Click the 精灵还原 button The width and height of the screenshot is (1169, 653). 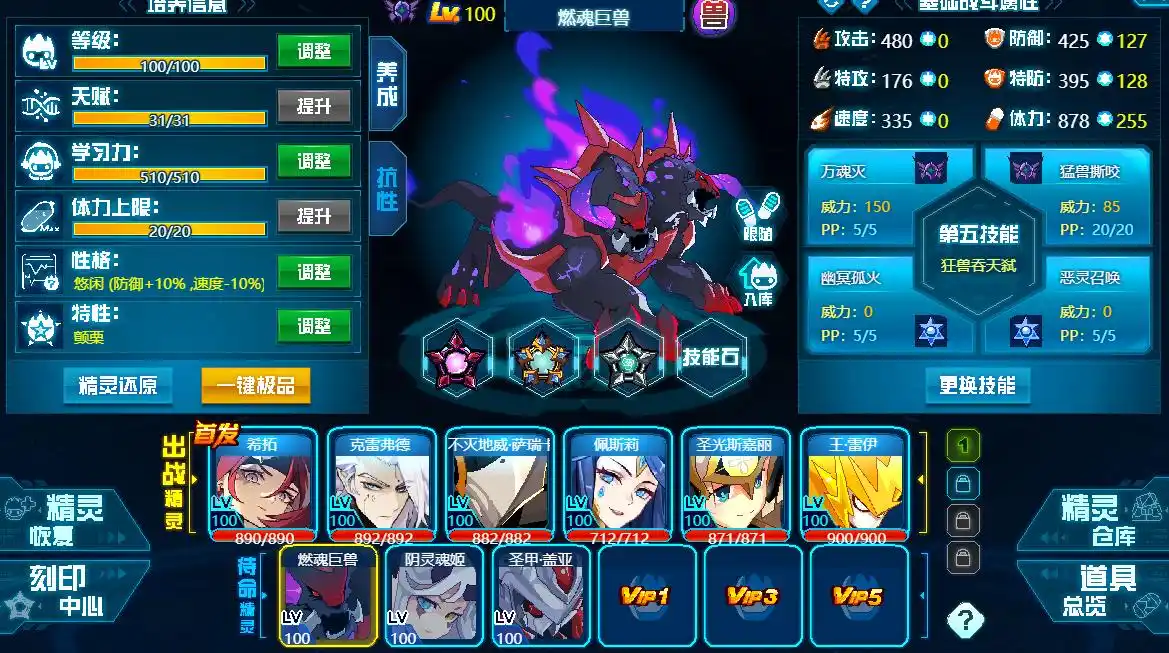point(117,385)
